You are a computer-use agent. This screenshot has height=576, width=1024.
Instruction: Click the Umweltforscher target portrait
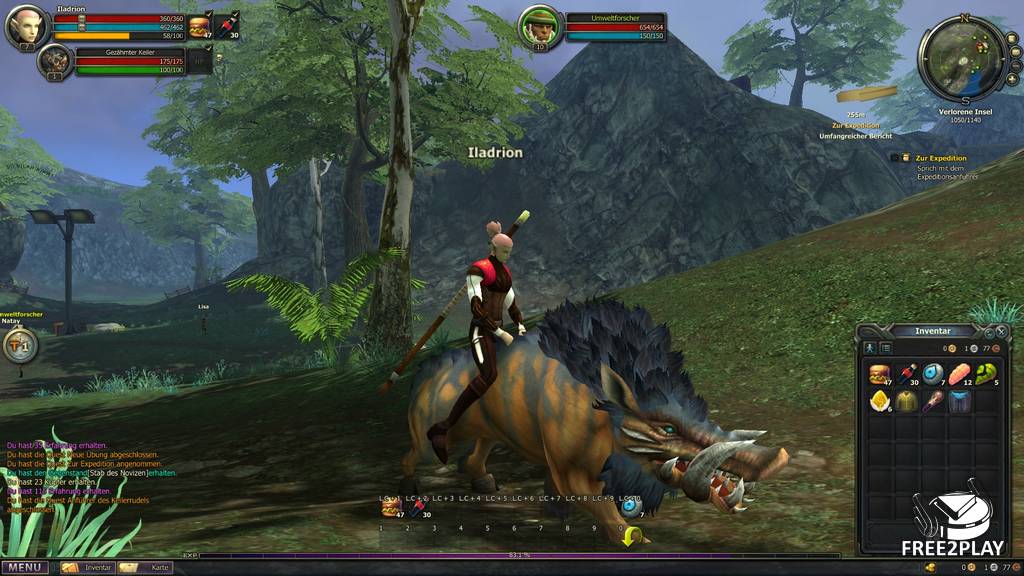click(x=540, y=27)
